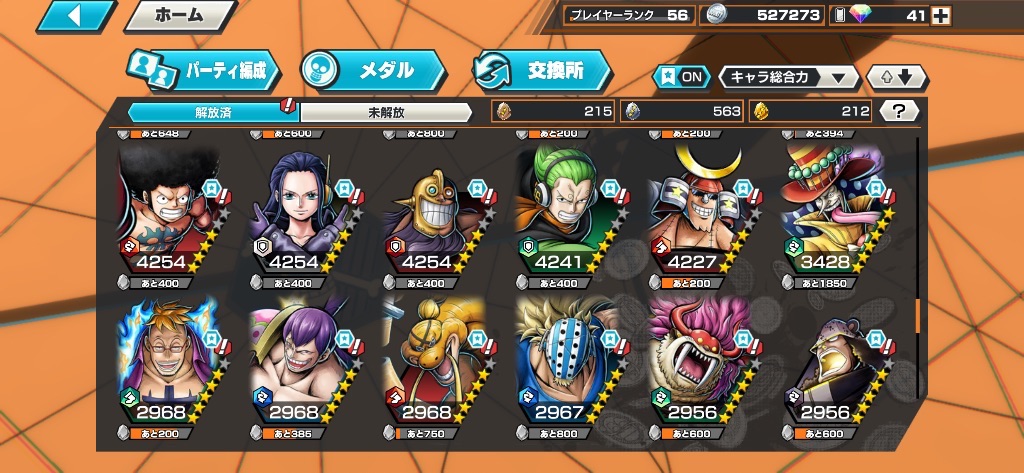Switch to the Not Unlocked (未解放) tab
This screenshot has width=1024, height=473.
(x=385, y=112)
